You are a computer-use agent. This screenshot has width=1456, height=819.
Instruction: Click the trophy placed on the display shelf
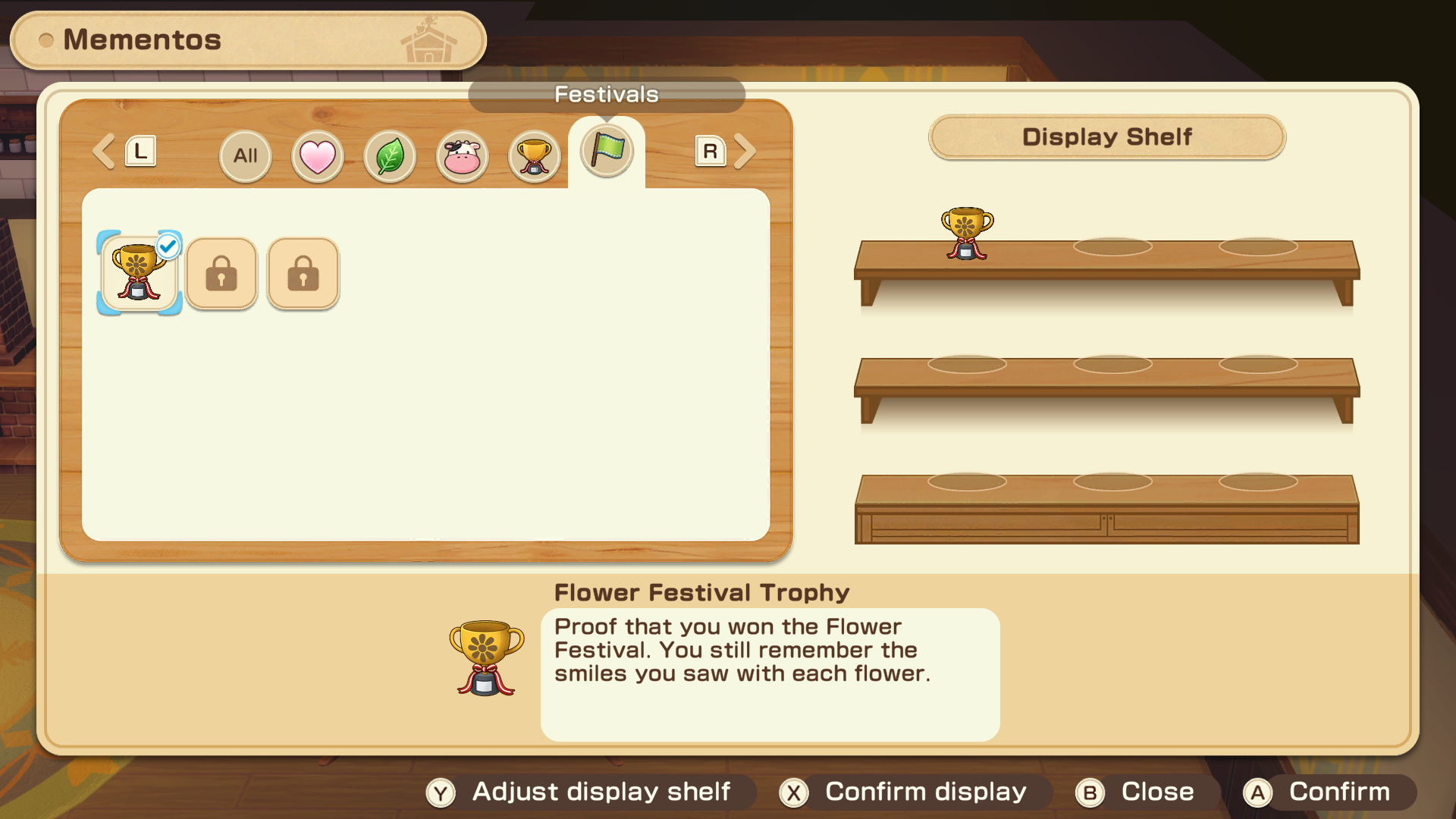[x=967, y=234]
